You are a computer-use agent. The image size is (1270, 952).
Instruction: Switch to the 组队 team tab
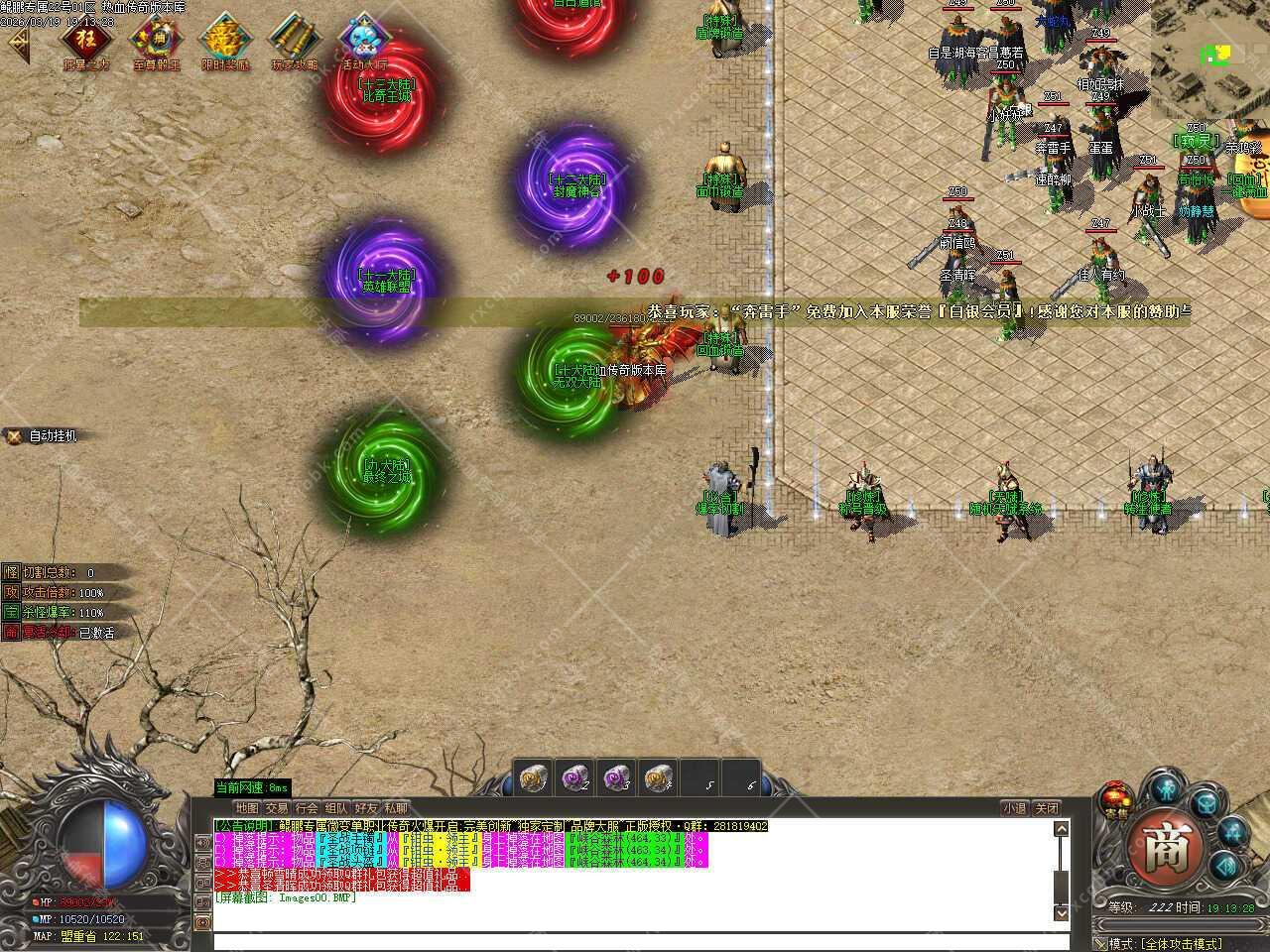336,808
